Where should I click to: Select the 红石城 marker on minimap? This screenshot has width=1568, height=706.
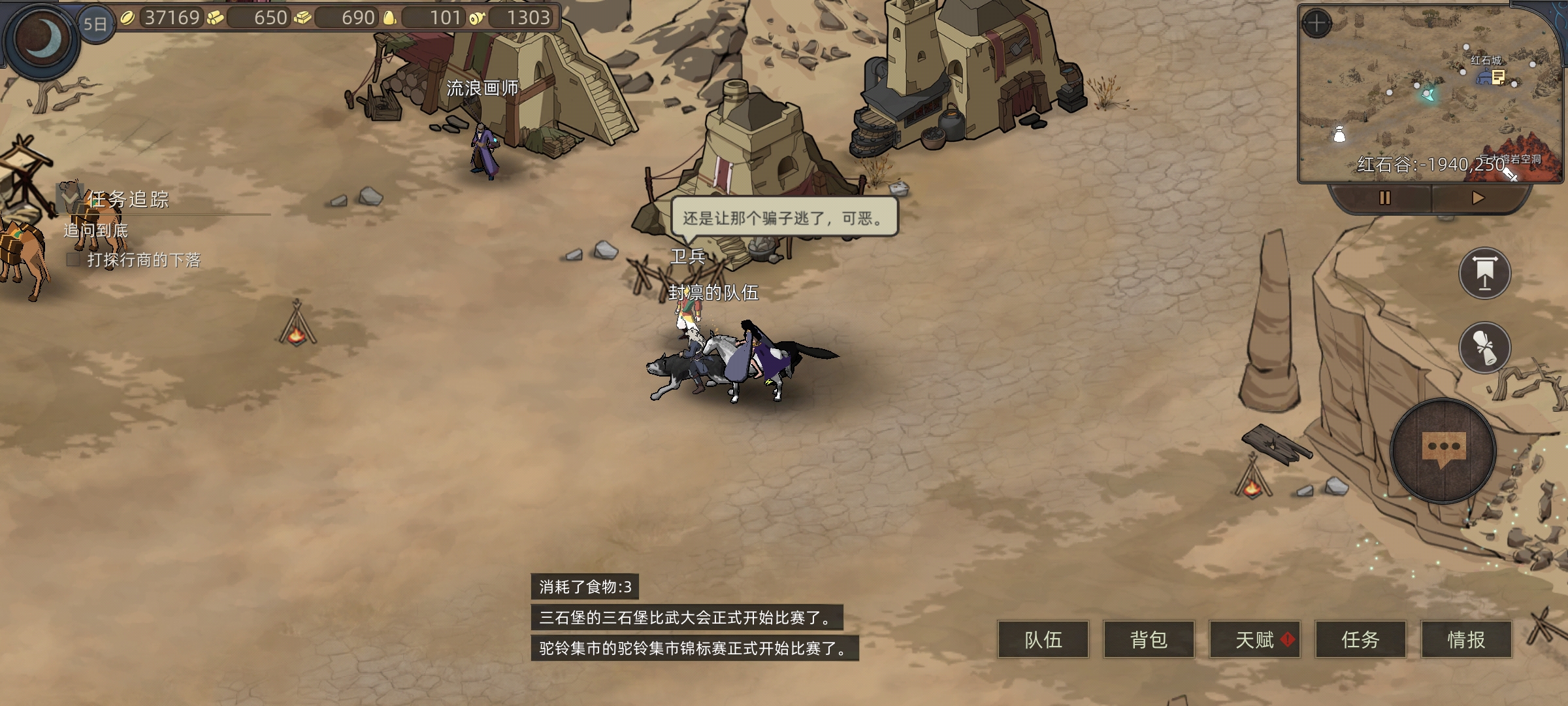click(1490, 78)
